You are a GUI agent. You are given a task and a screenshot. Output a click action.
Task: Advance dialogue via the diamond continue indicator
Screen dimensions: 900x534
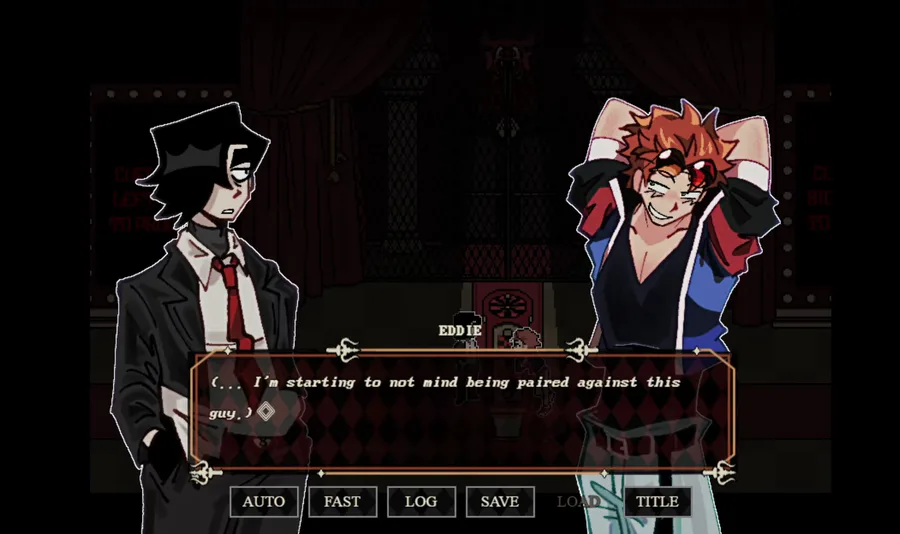266,410
